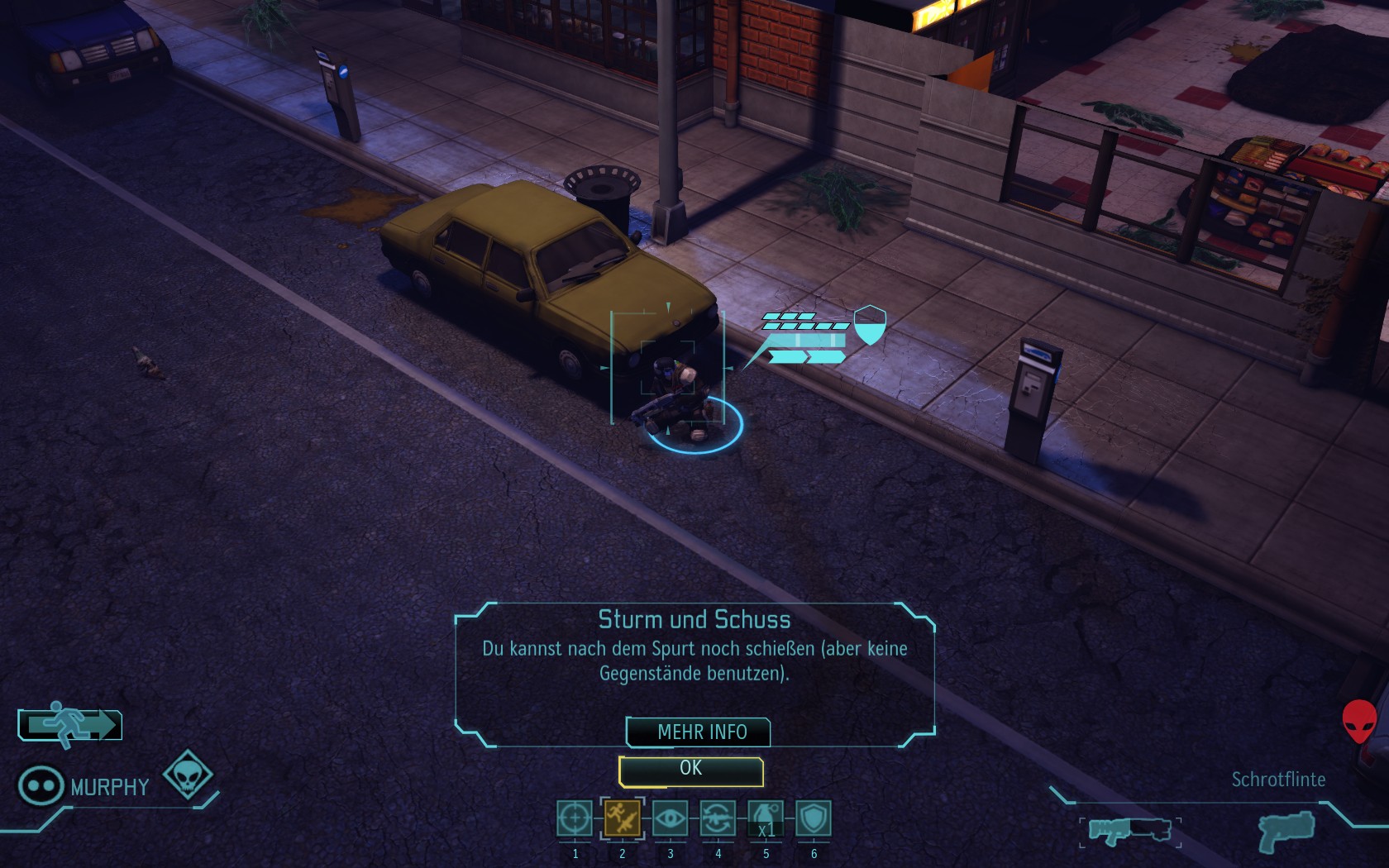Click the running man arrow button
This screenshot has height=868, width=1389.
click(70, 725)
